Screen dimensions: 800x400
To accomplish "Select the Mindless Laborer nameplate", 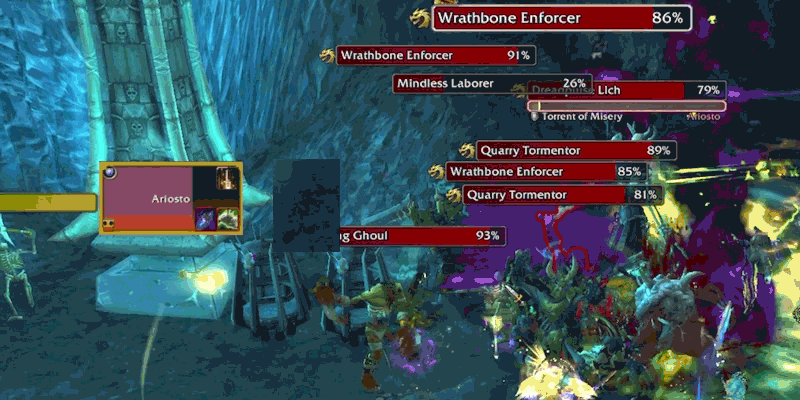I will pyautogui.click(x=492, y=83).
